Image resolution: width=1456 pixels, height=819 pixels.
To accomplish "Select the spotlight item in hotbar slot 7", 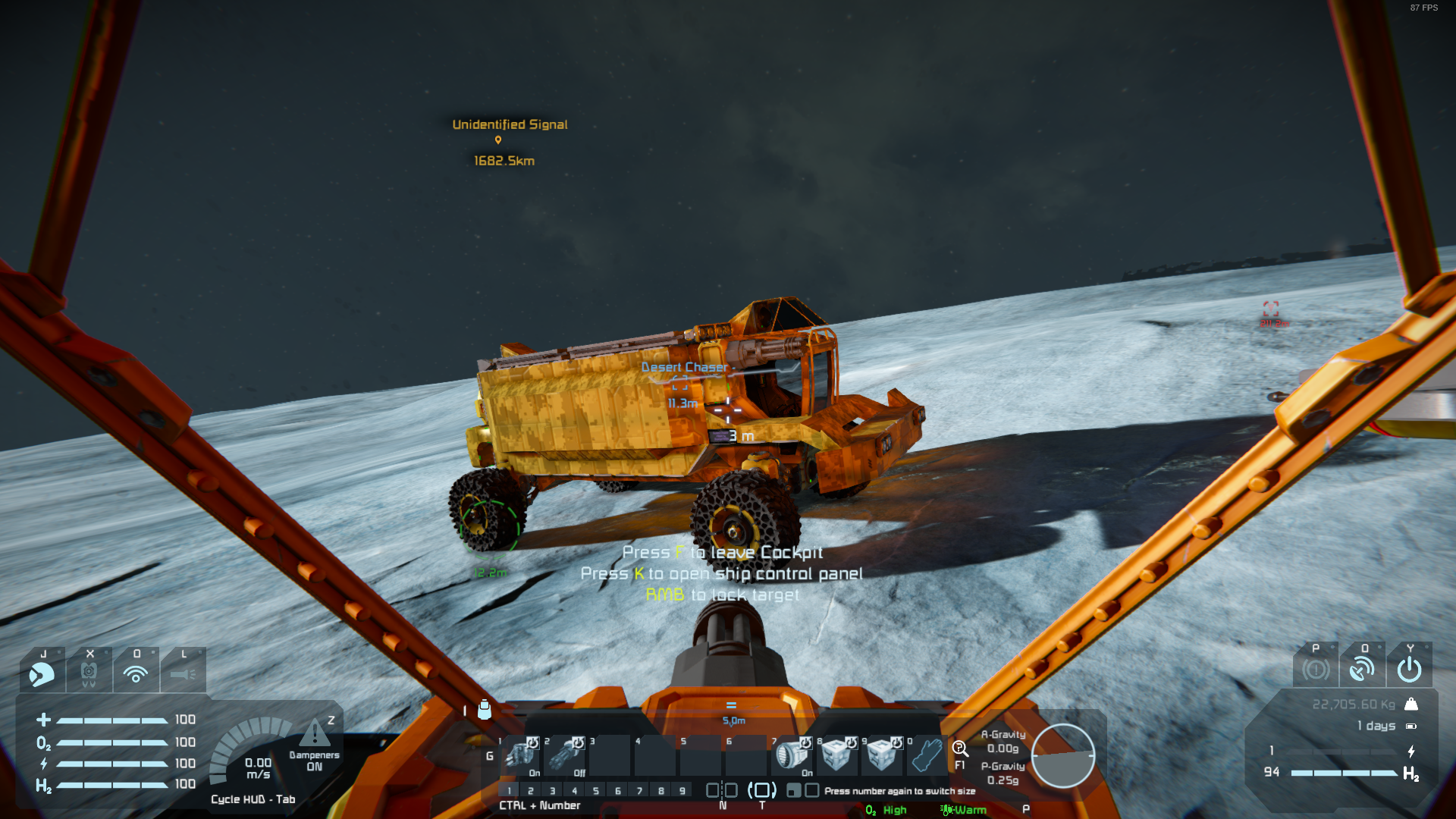I will coord(791,755).
